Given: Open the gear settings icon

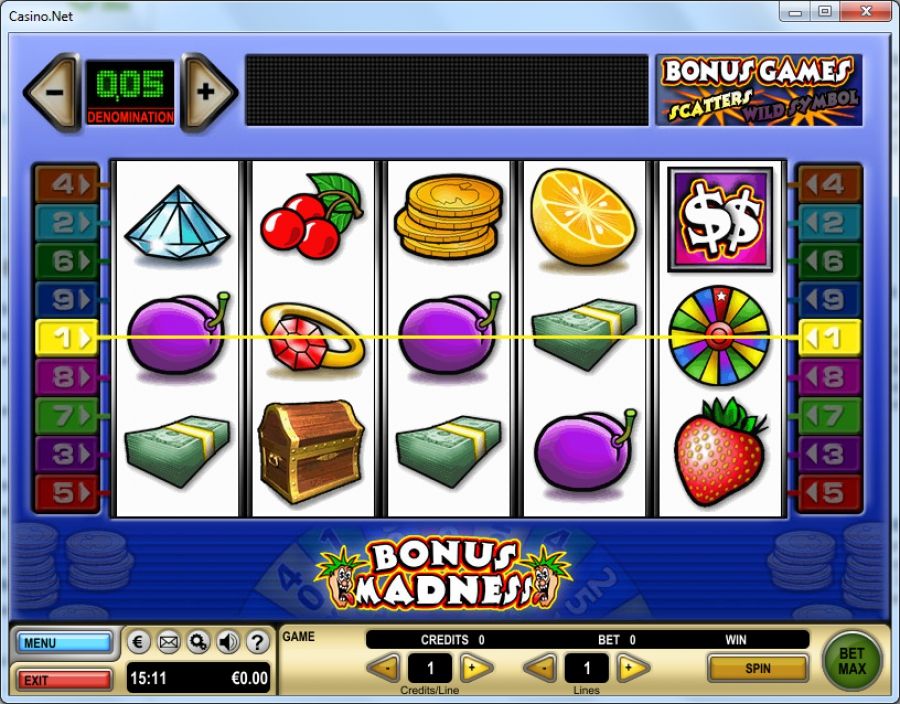Looking at the screenshot, I should [x=198, y=642].
